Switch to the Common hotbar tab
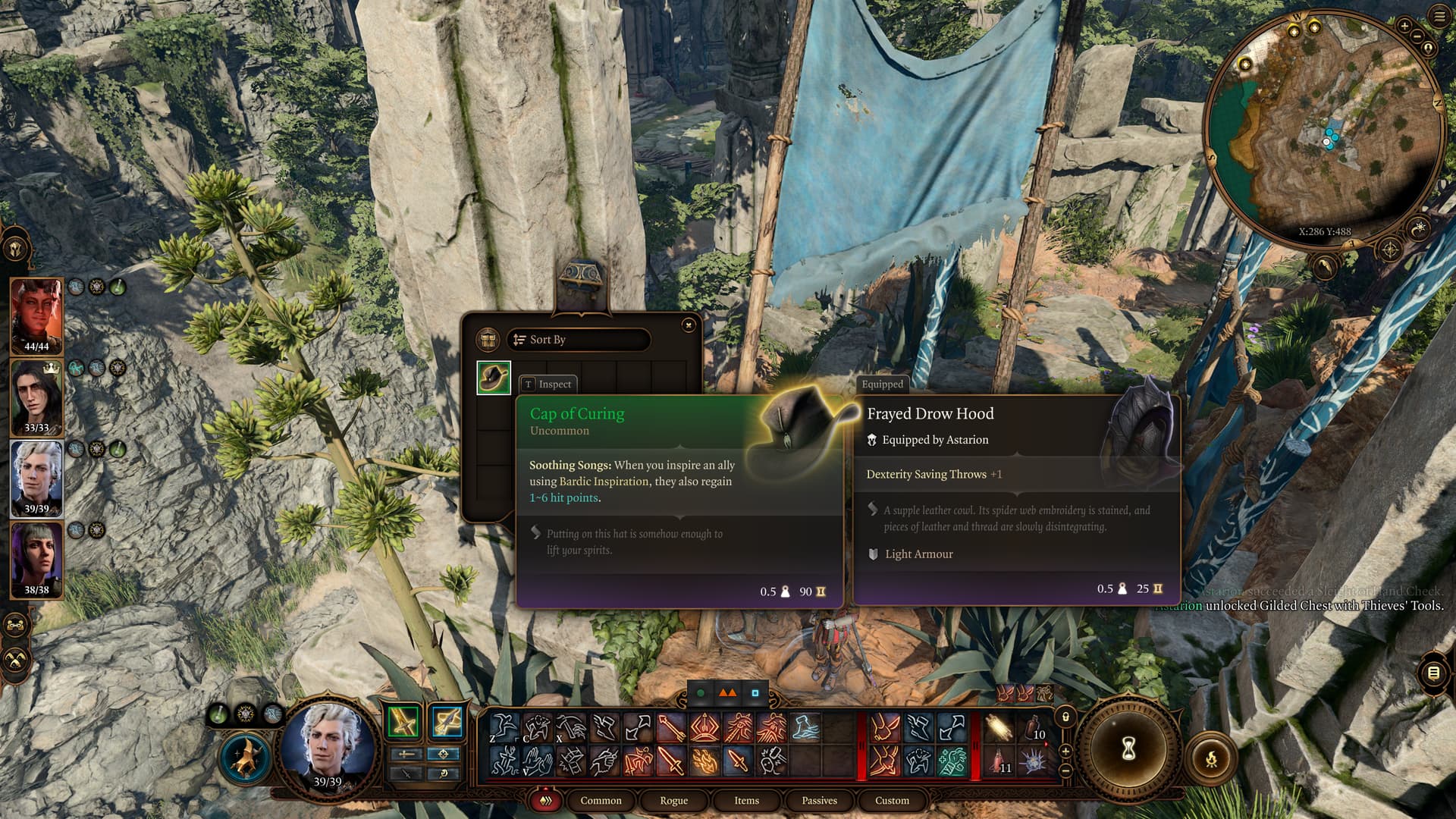The width and height of the screenshot is (1456, 819). point(601,801)
